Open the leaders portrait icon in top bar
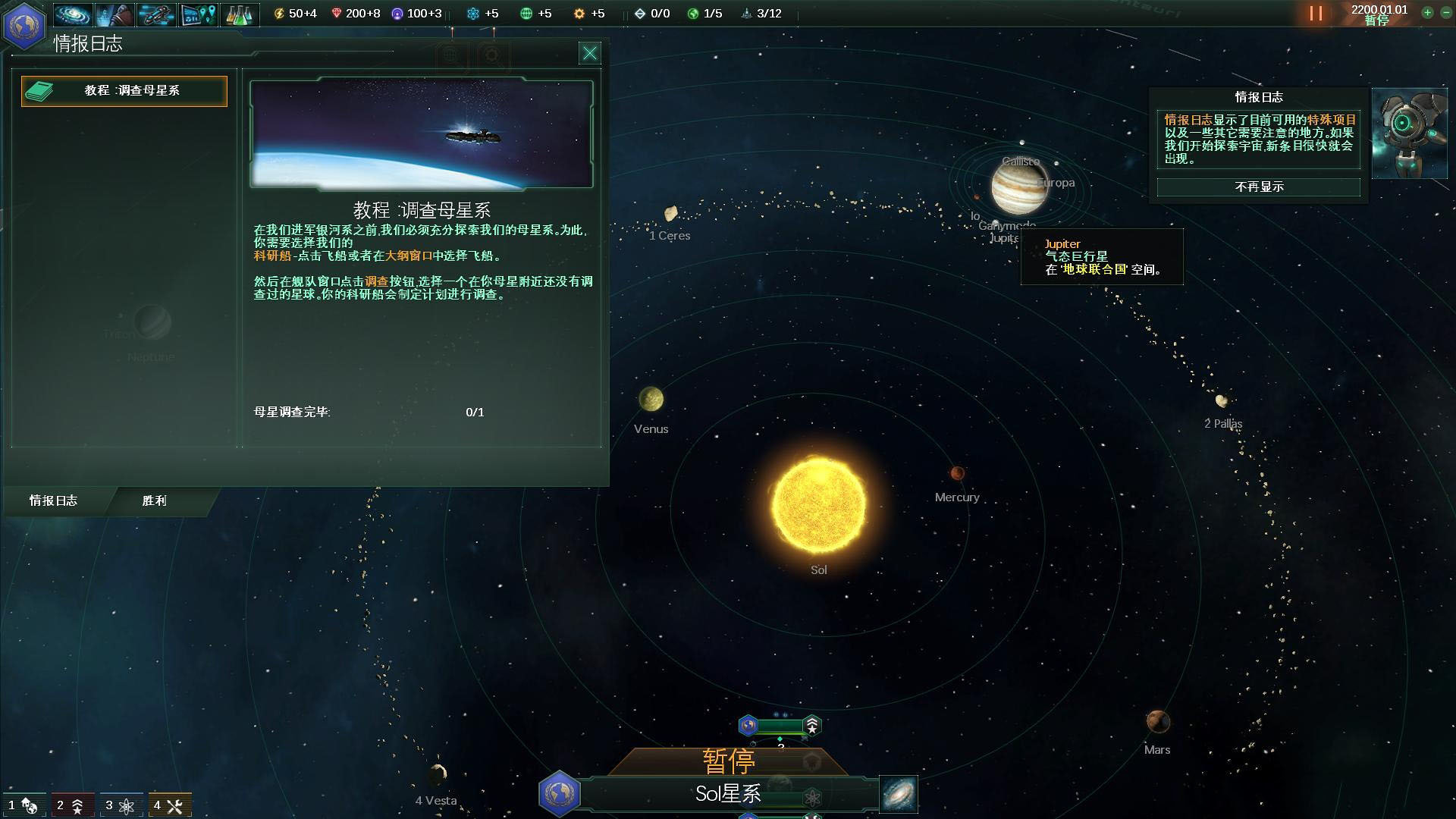This screenshot has width=1456, height=819. point(115,14)
